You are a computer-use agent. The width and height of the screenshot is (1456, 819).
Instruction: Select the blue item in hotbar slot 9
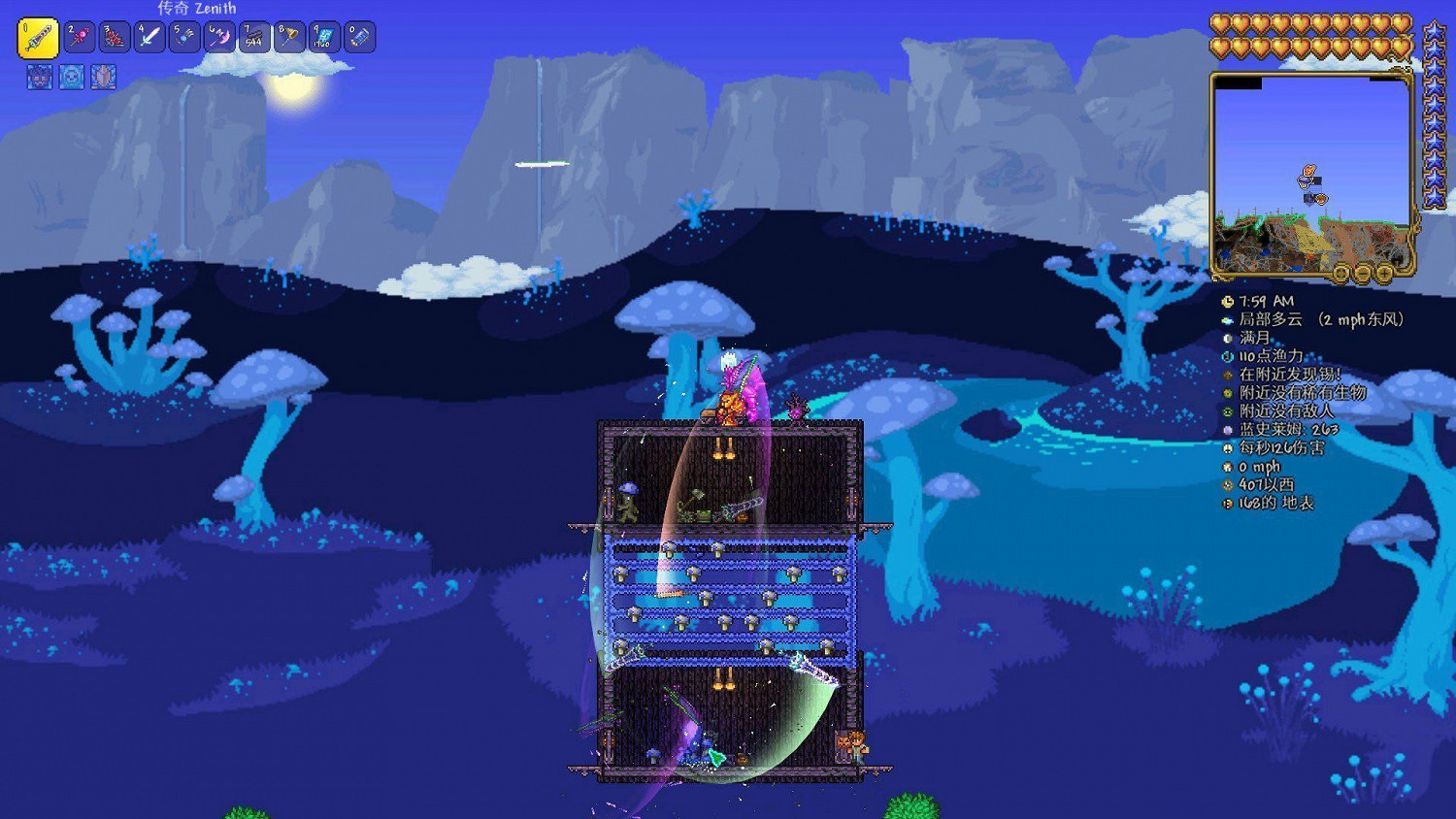pyautogui.click(x=326, y=36)
